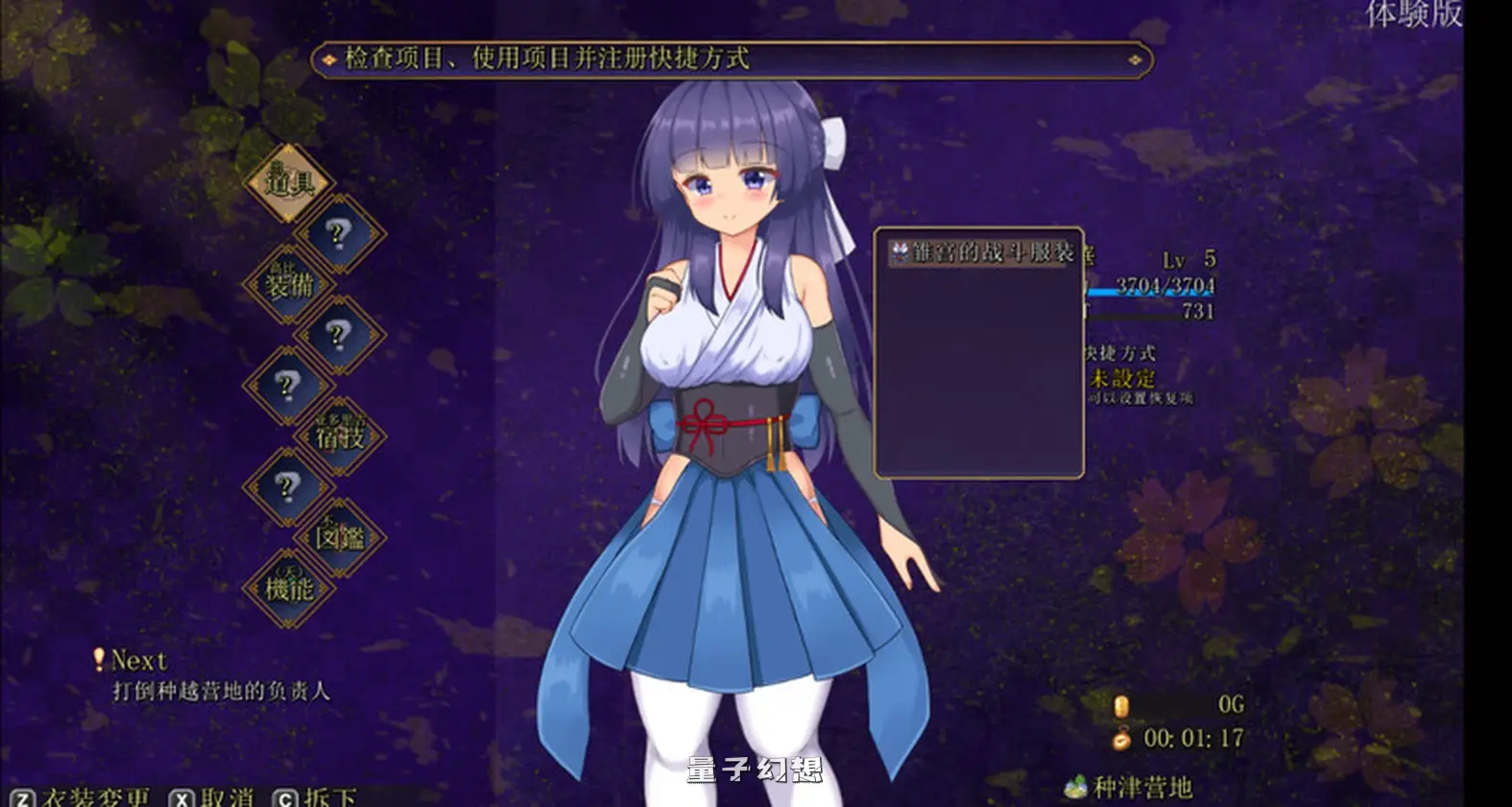Click the clock icon next to 00:01:17
Image resolution: width=1512 pixels, height=807 pixels.
tap(1119, 740)
